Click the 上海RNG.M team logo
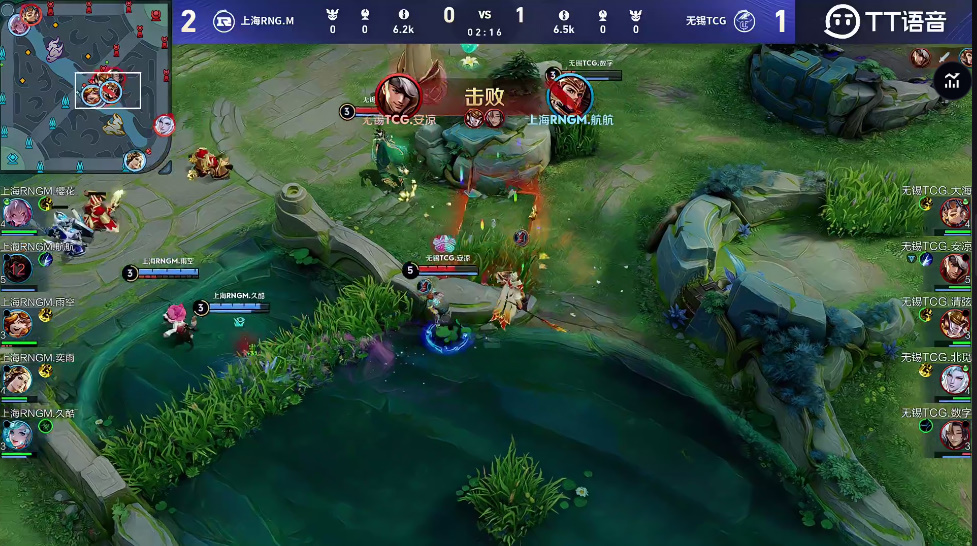This screenshot has height=546, width=977. 224,21
